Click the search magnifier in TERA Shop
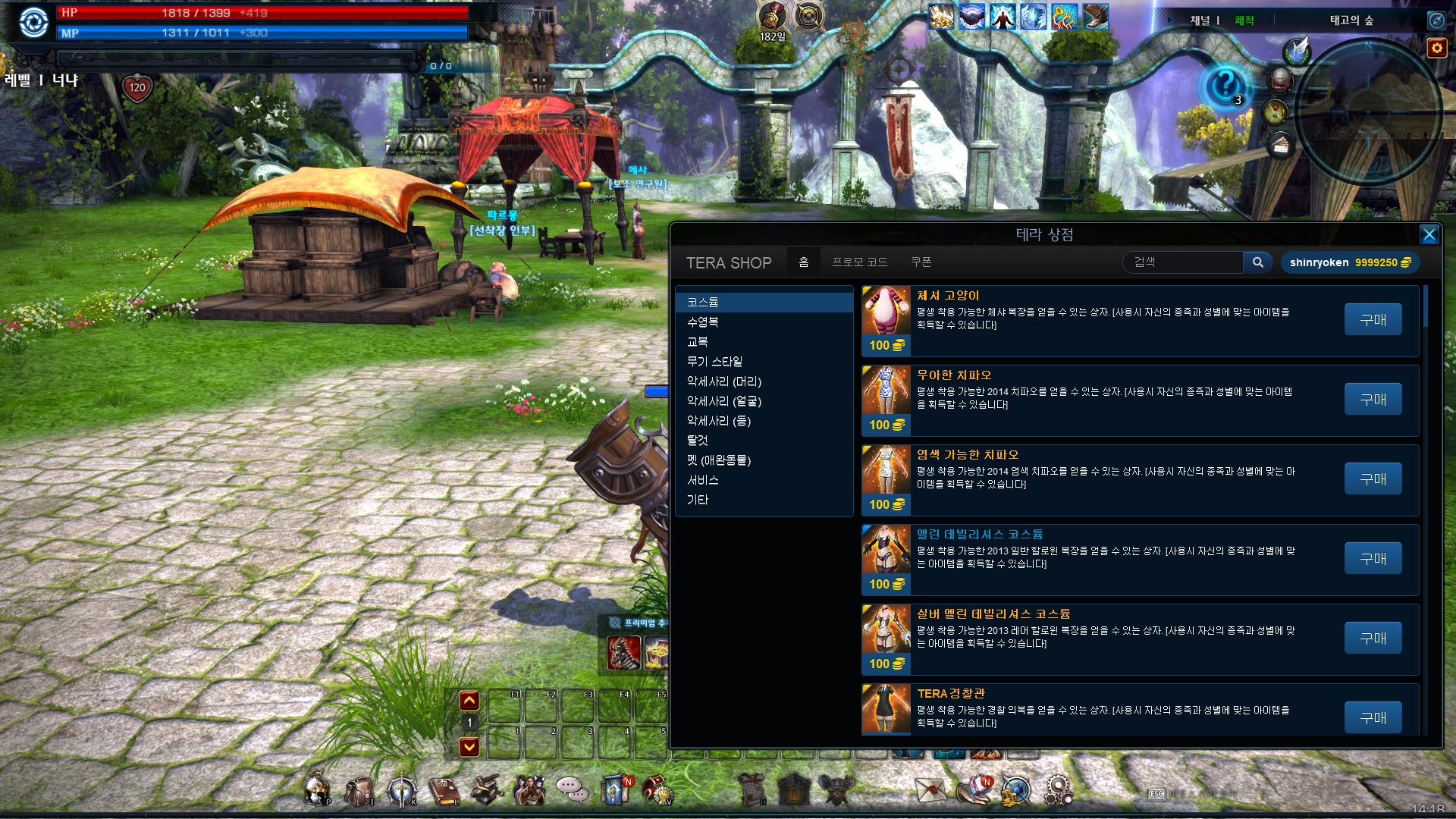This screenshot has width=1456, height=819. (1258, 262)
